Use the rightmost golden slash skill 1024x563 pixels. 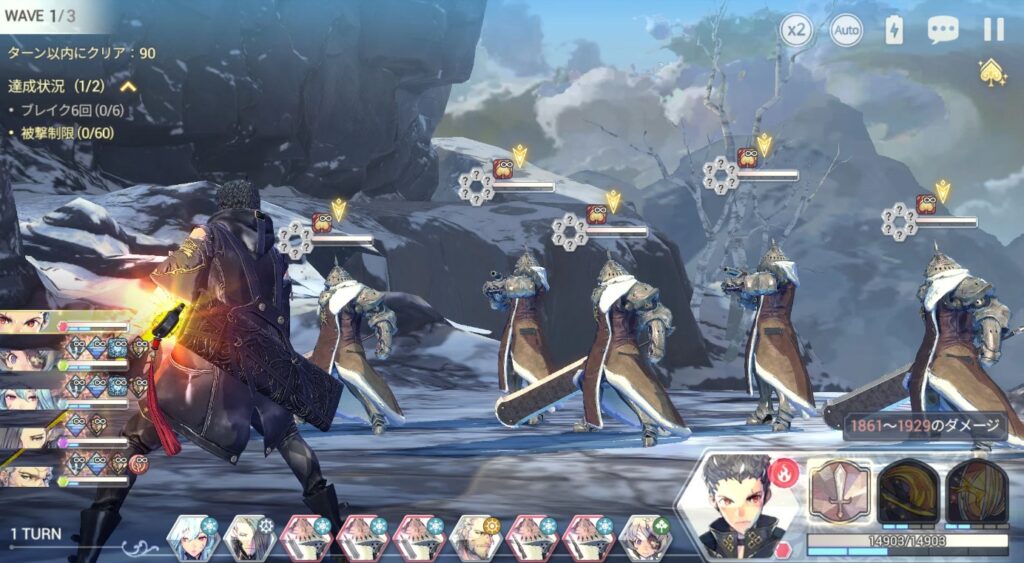tap(976, 491)
